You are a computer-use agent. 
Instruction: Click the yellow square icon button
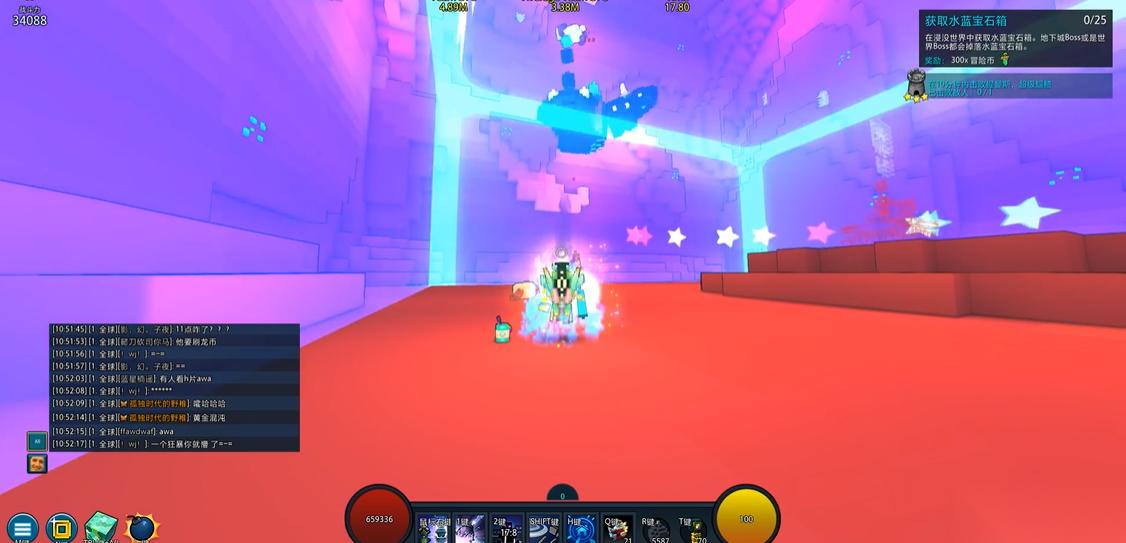click(x=61, y=528)
